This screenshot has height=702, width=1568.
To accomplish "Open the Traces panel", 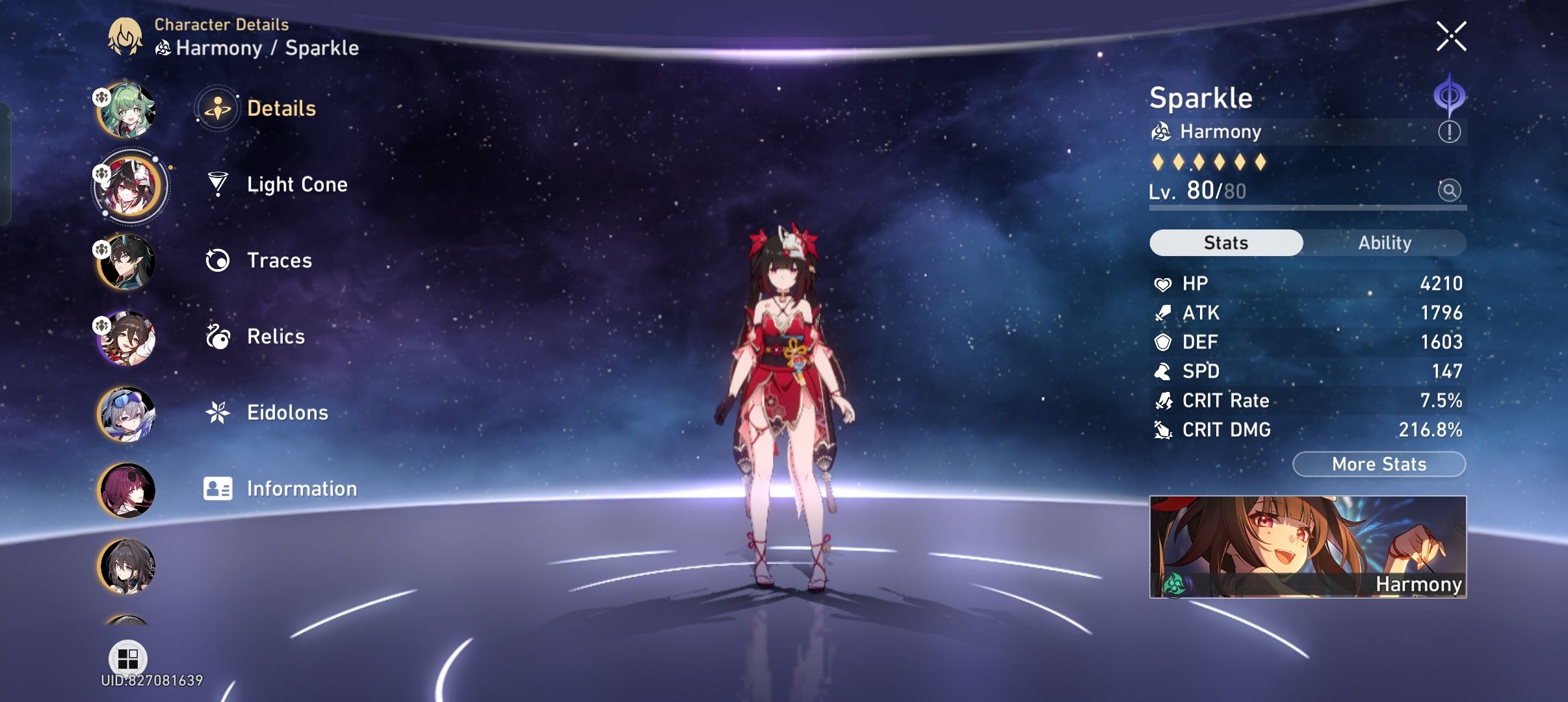I will point(280,261).
